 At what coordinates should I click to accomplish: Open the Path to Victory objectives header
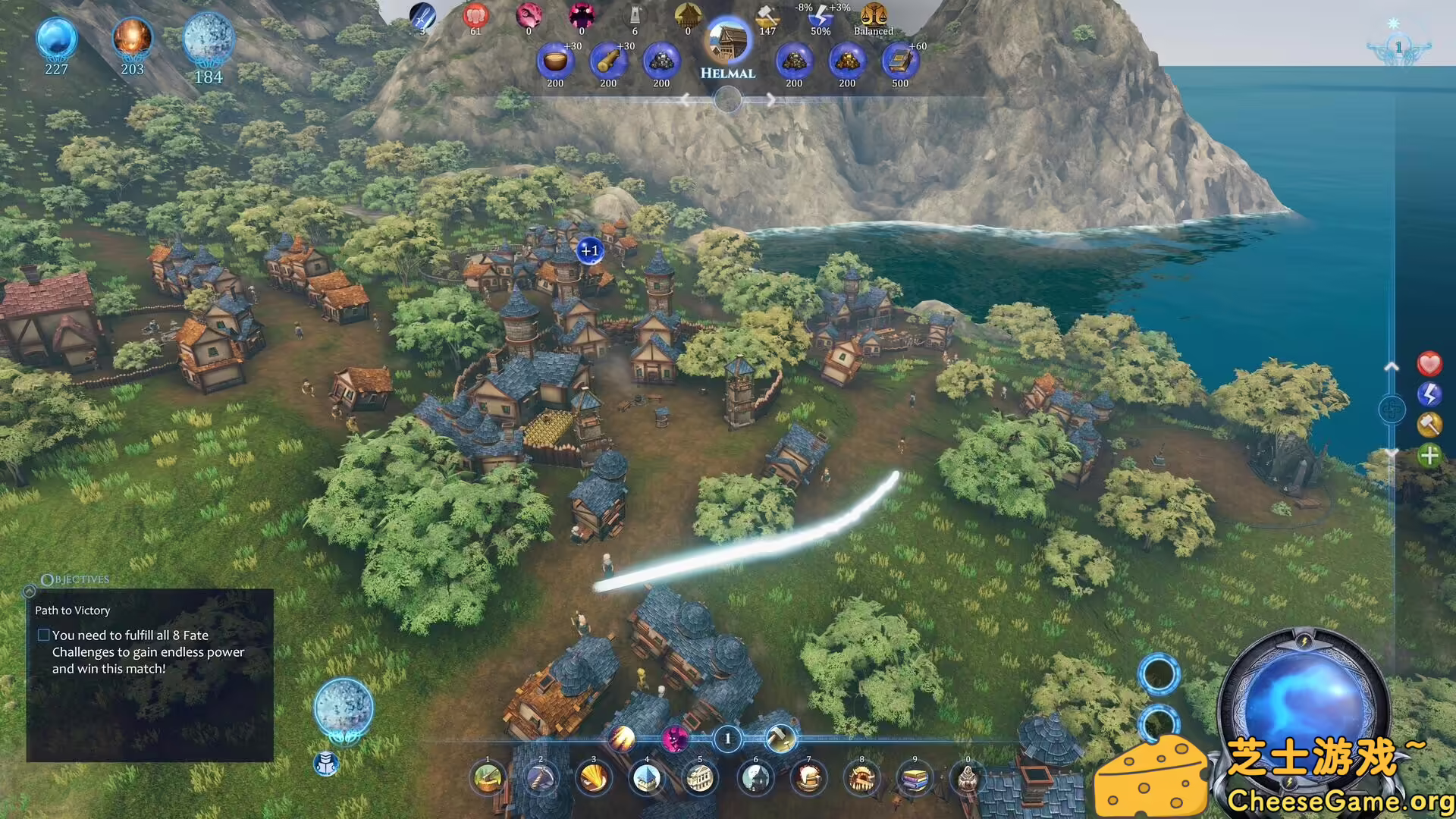pos(71,610)
